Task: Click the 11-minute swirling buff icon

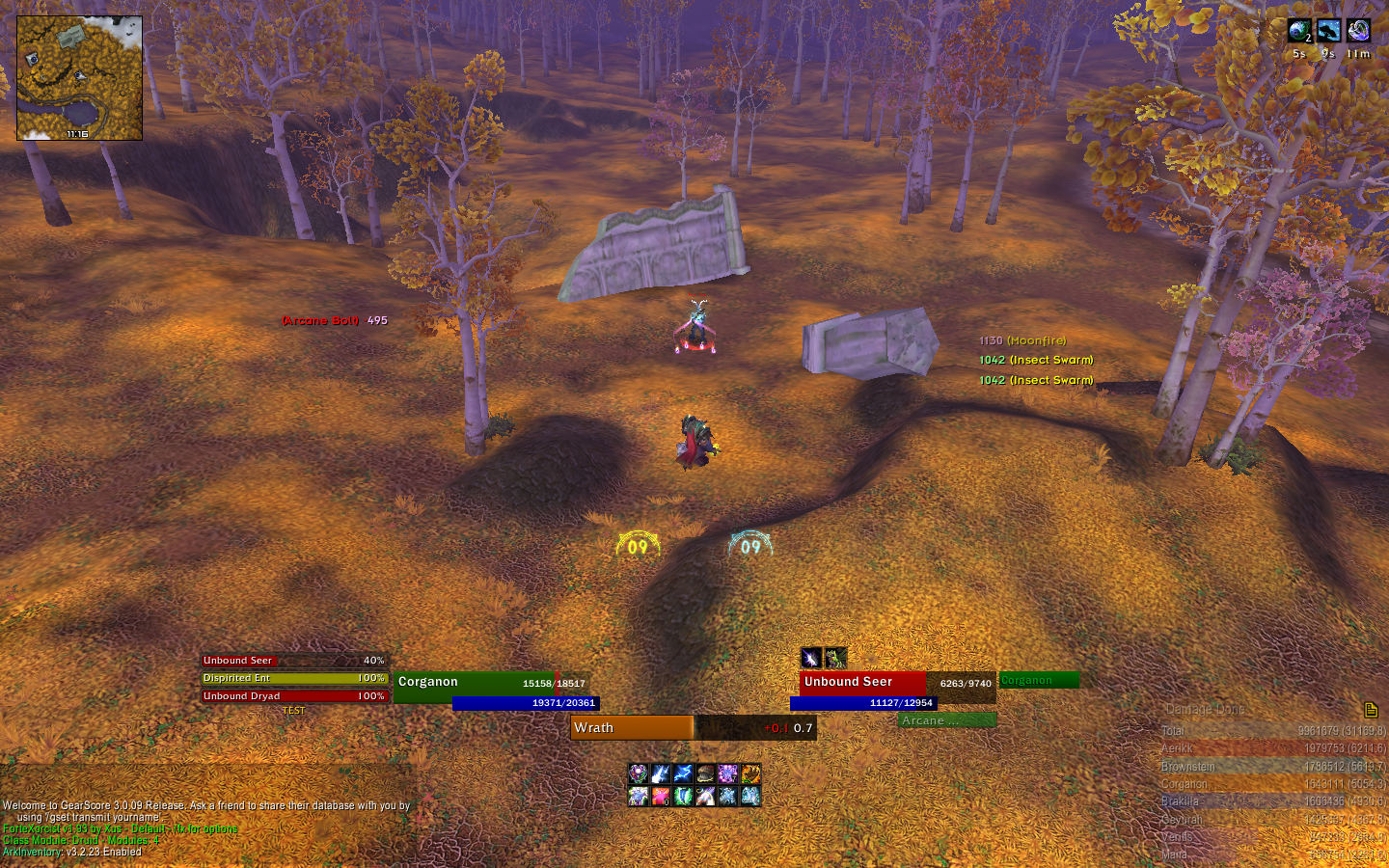Action: pyautogui.click(x=1358, y=31)
